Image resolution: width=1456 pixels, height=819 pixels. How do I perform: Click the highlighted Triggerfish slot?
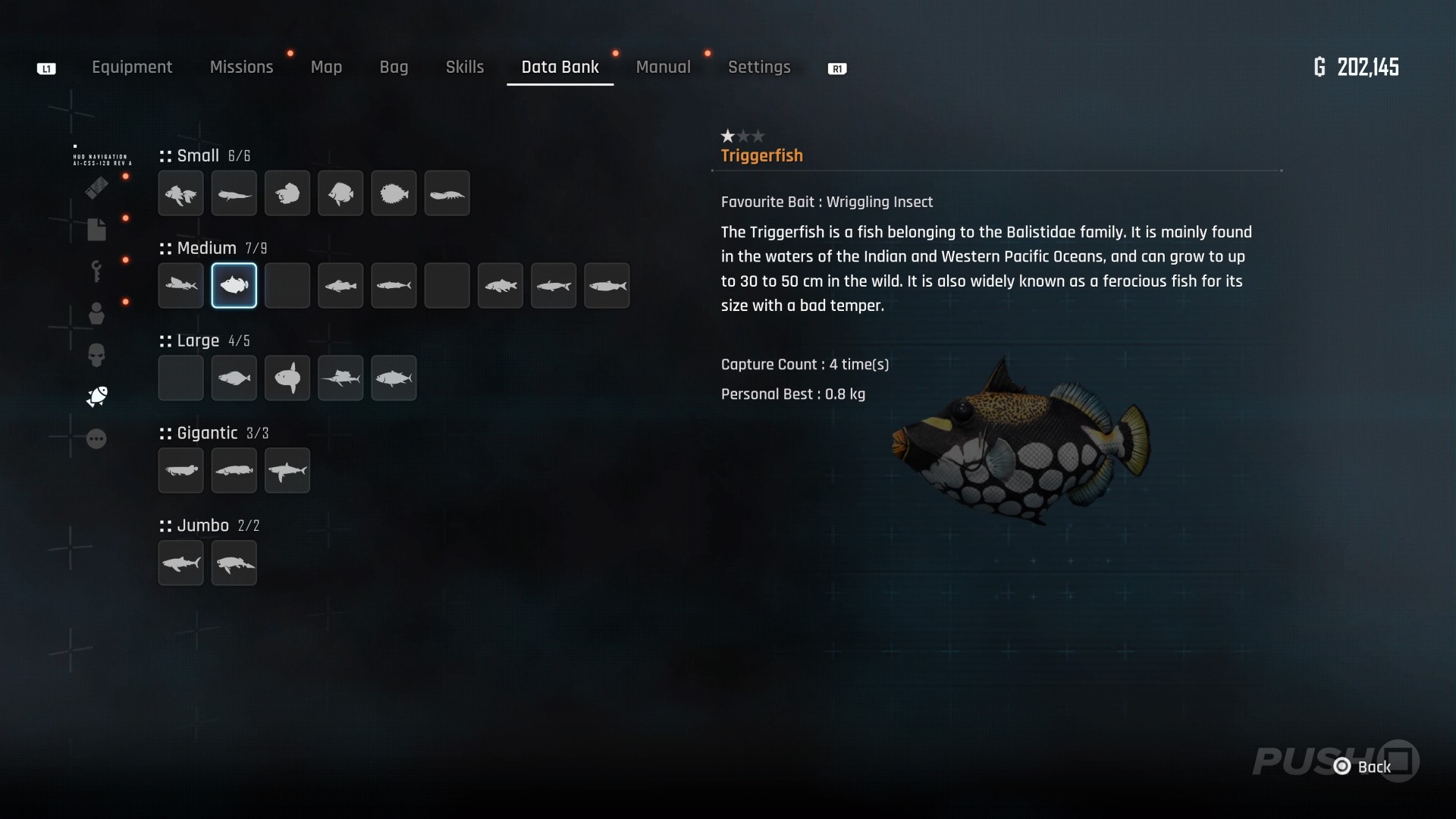coord(234,286)
